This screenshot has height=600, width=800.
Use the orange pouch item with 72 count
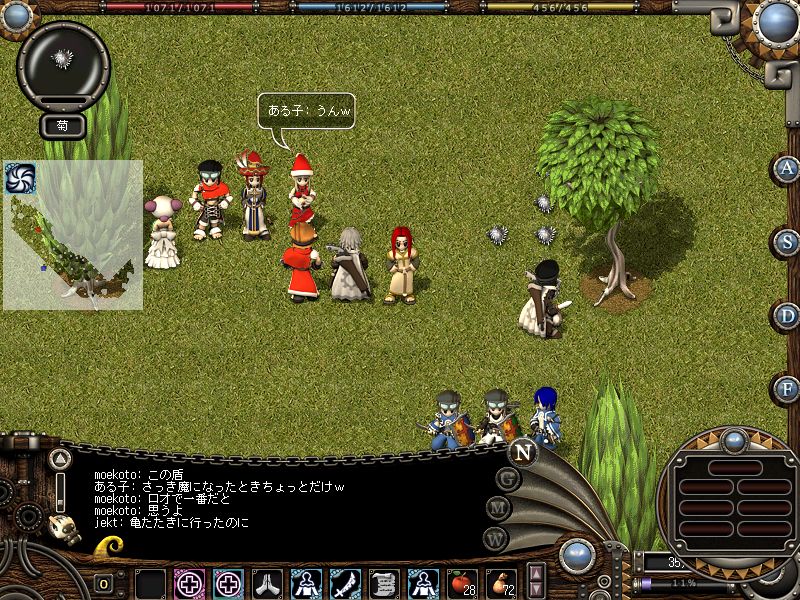pyautogui.click(x=499, y=582)
